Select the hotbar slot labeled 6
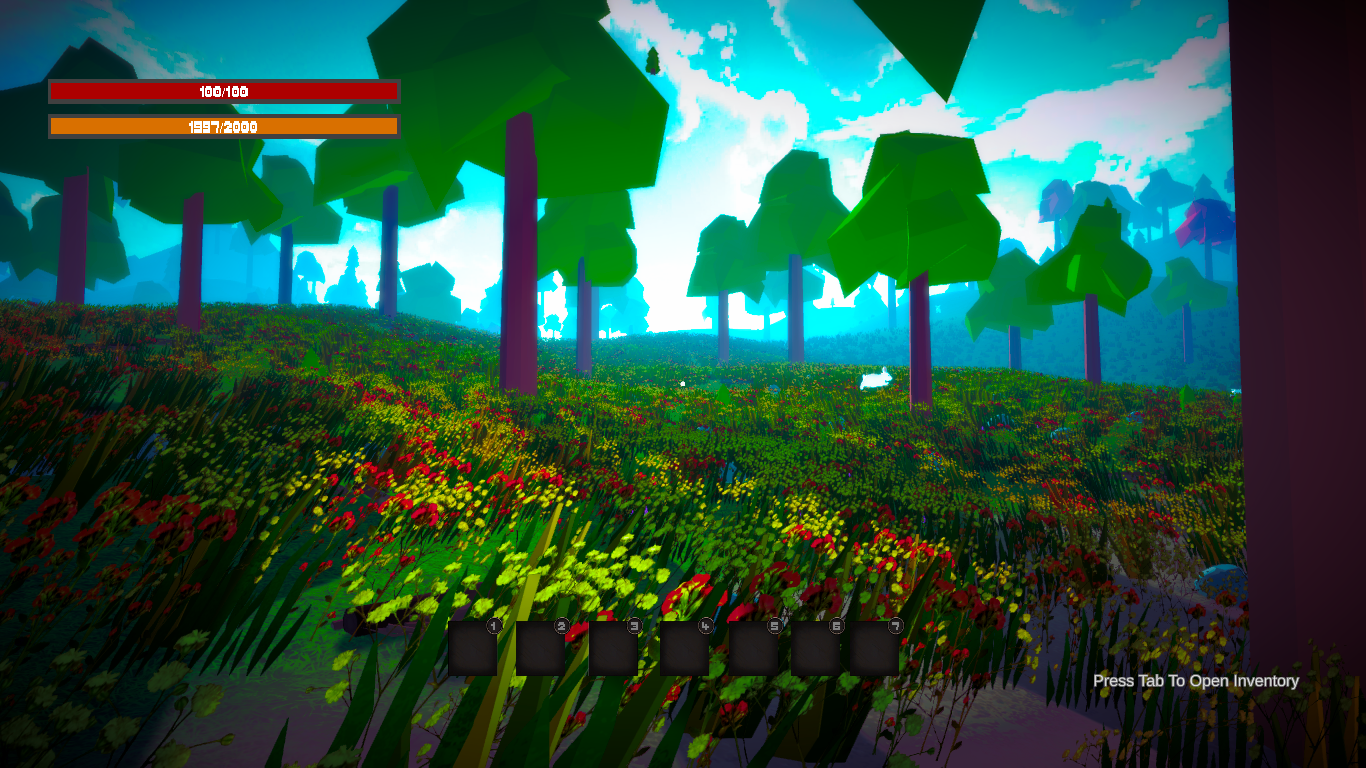Screen dimensions: 1366x768 816,648
